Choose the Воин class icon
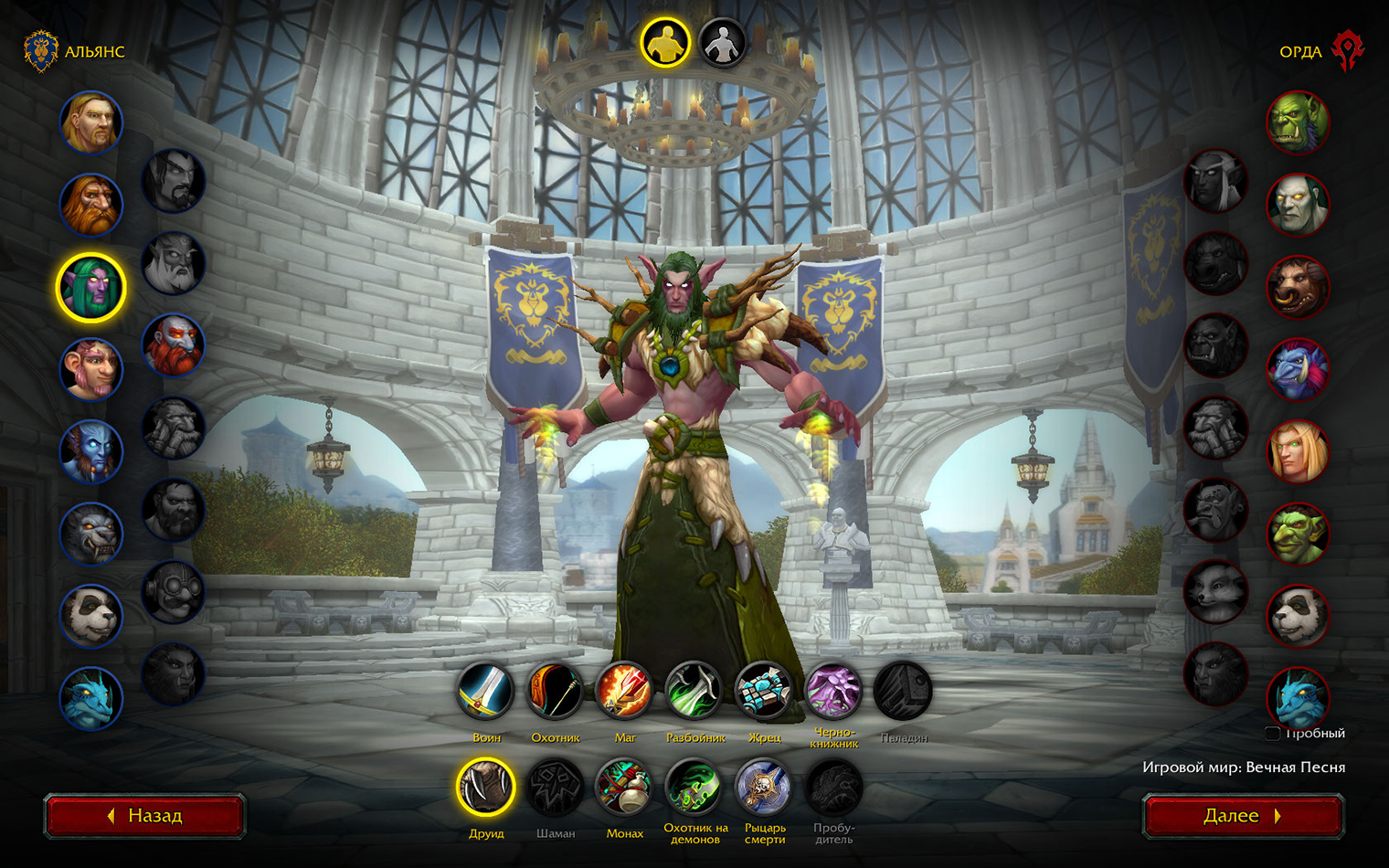This screenshot has height=868, width=1389. point(486,691)
